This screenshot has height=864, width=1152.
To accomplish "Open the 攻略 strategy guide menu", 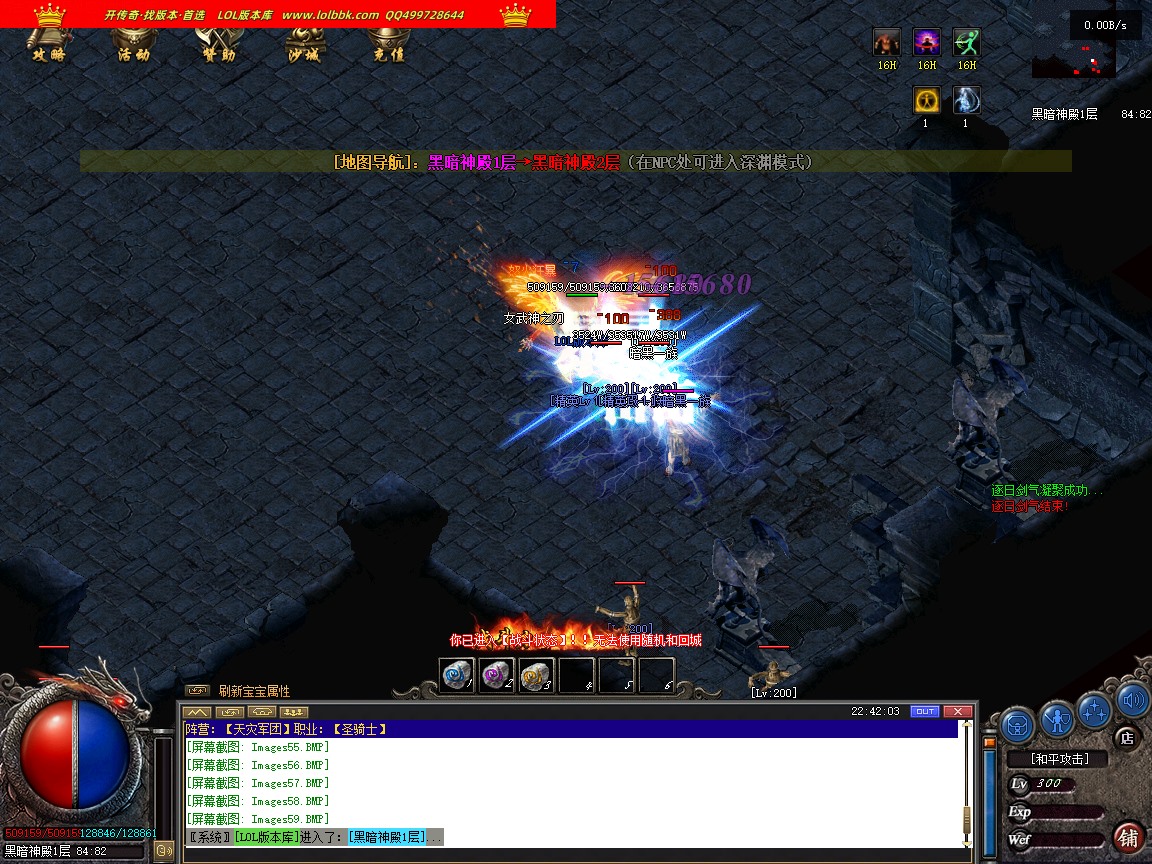I will [x=48, y=45].
